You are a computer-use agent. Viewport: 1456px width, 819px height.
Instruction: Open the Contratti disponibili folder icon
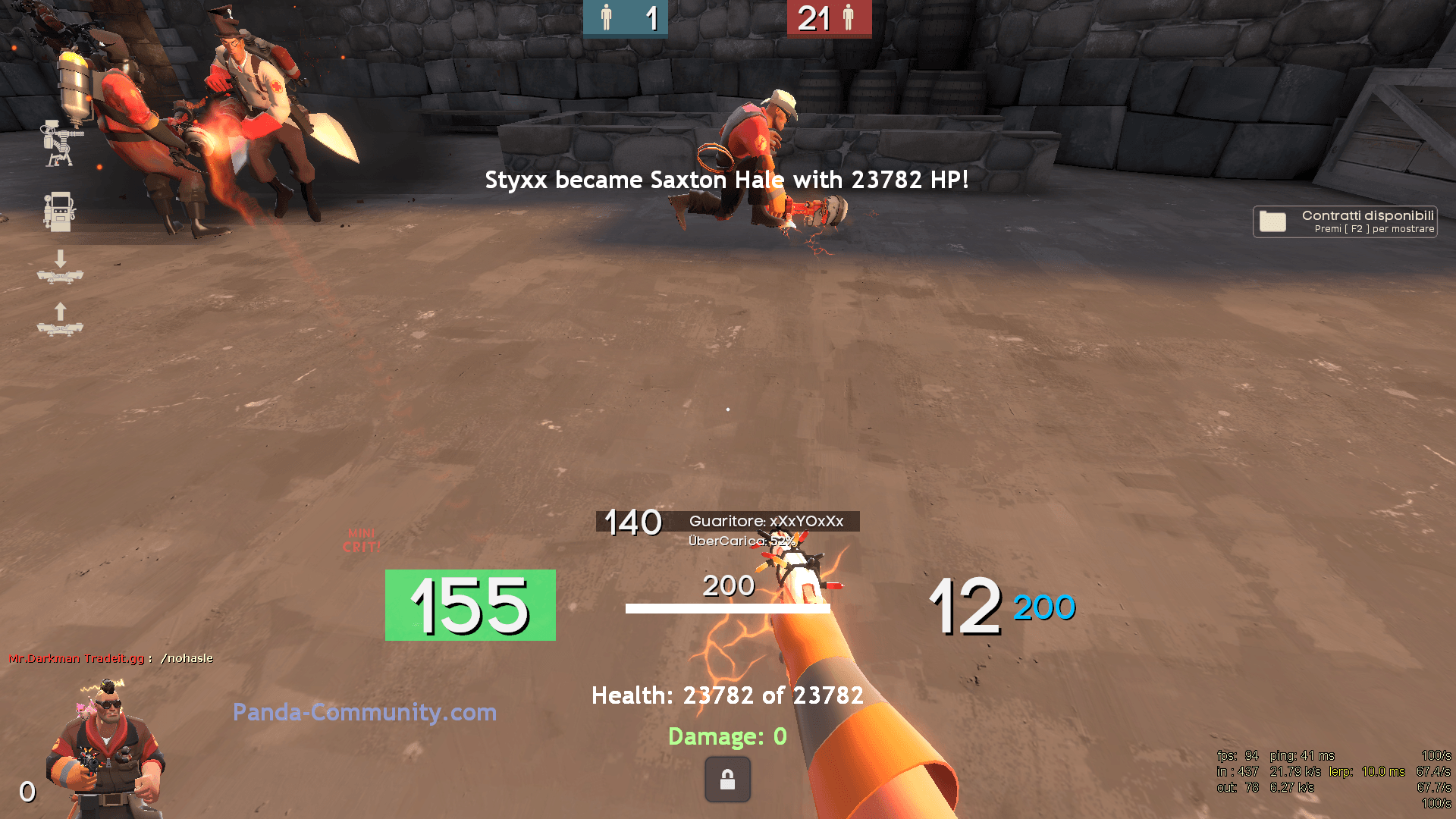tap(1273, 221)
